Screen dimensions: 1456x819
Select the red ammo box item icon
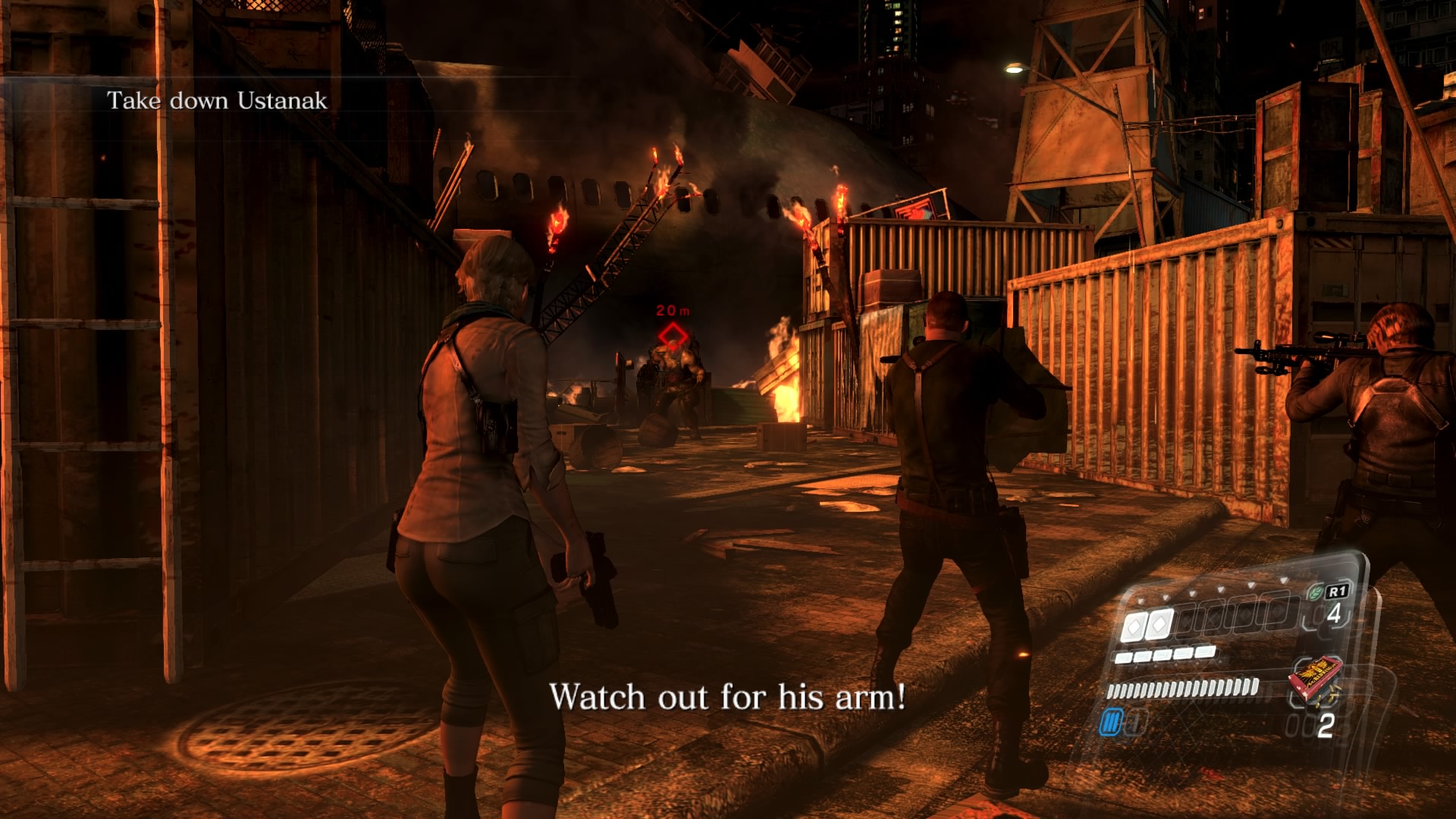tap(1315, 678)
